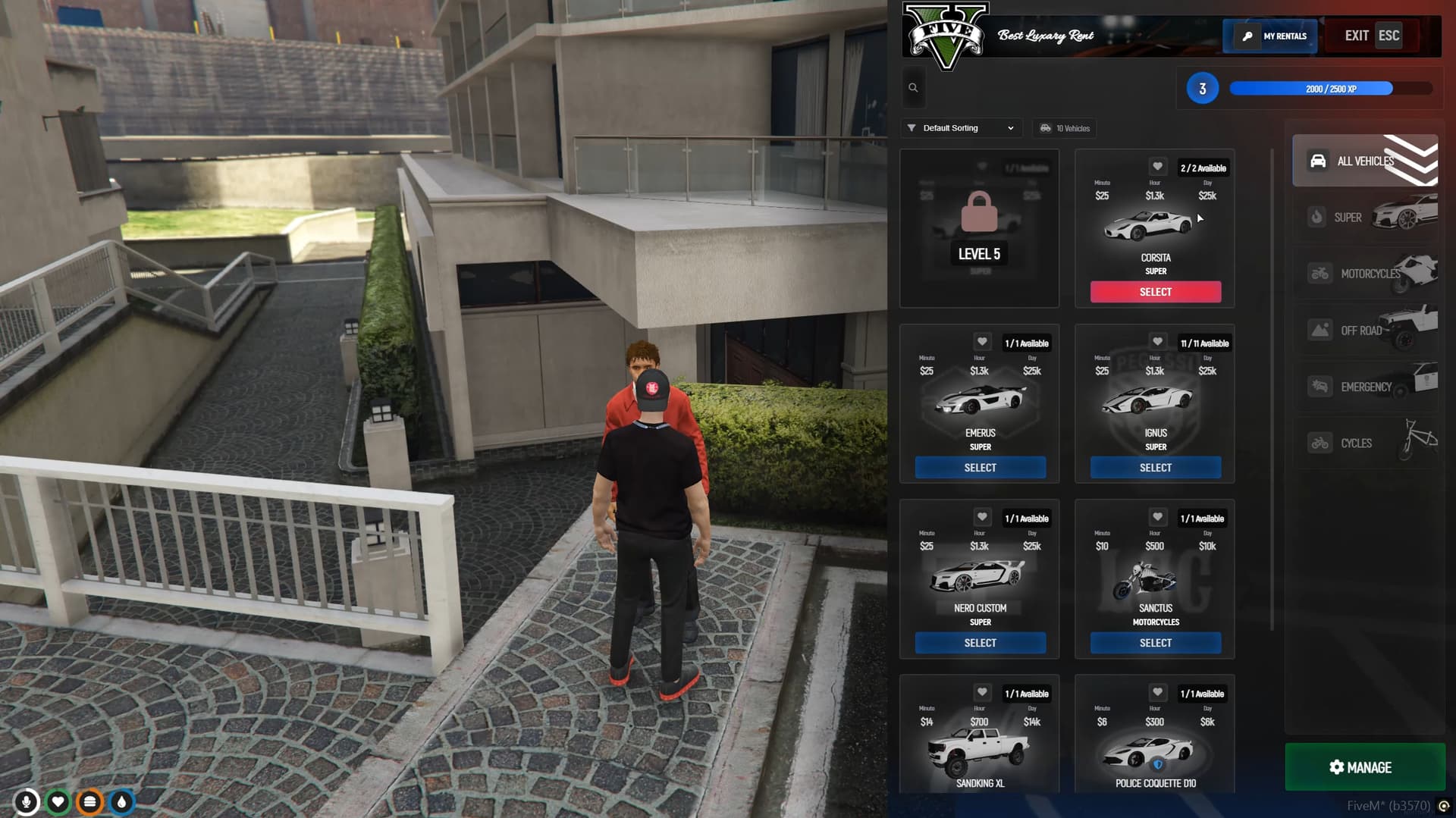Open the MANAGE panel

tap(1363, 767)
